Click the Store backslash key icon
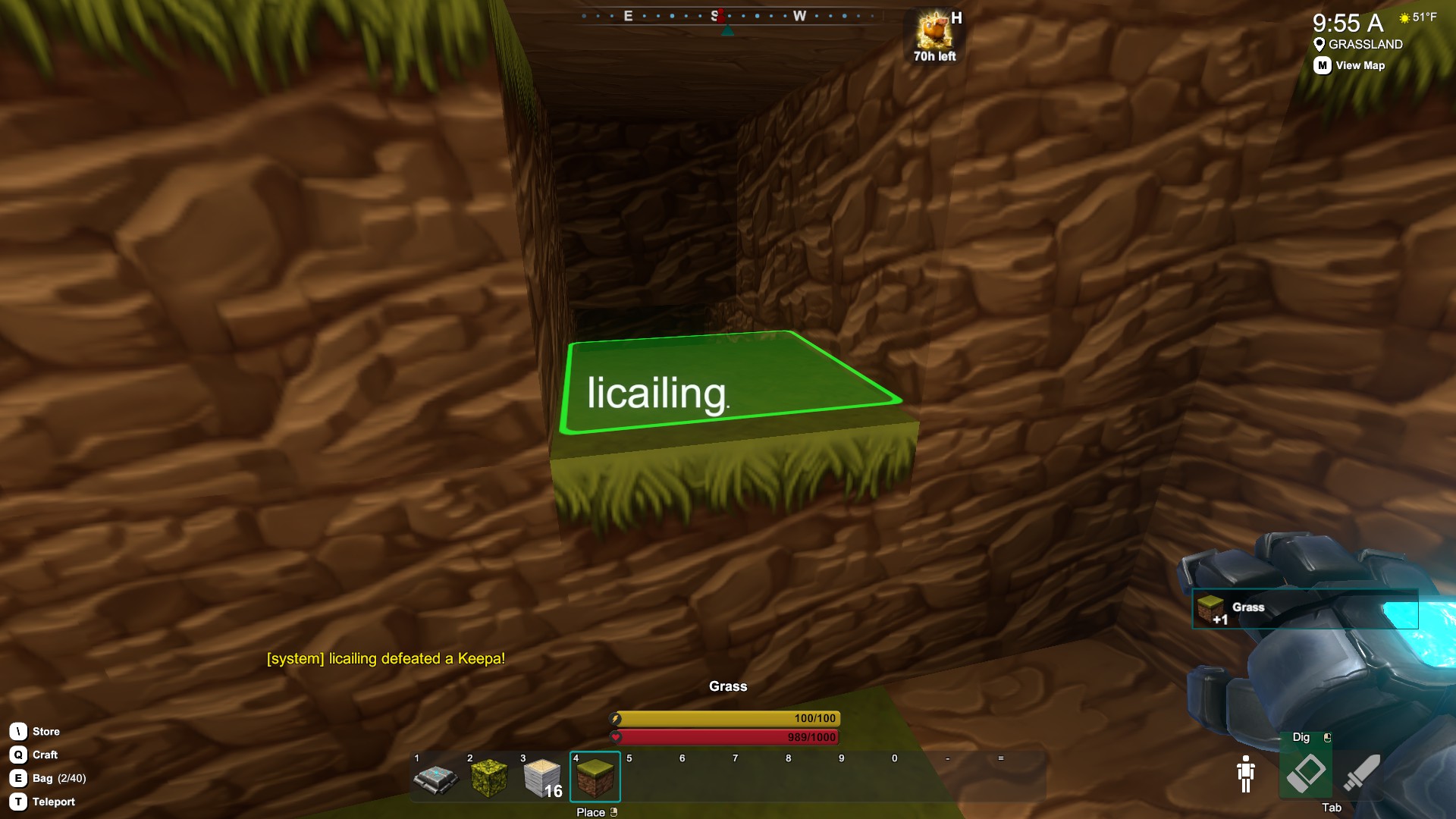This screenshot has height=819, width=1456. tap(17, 731)
